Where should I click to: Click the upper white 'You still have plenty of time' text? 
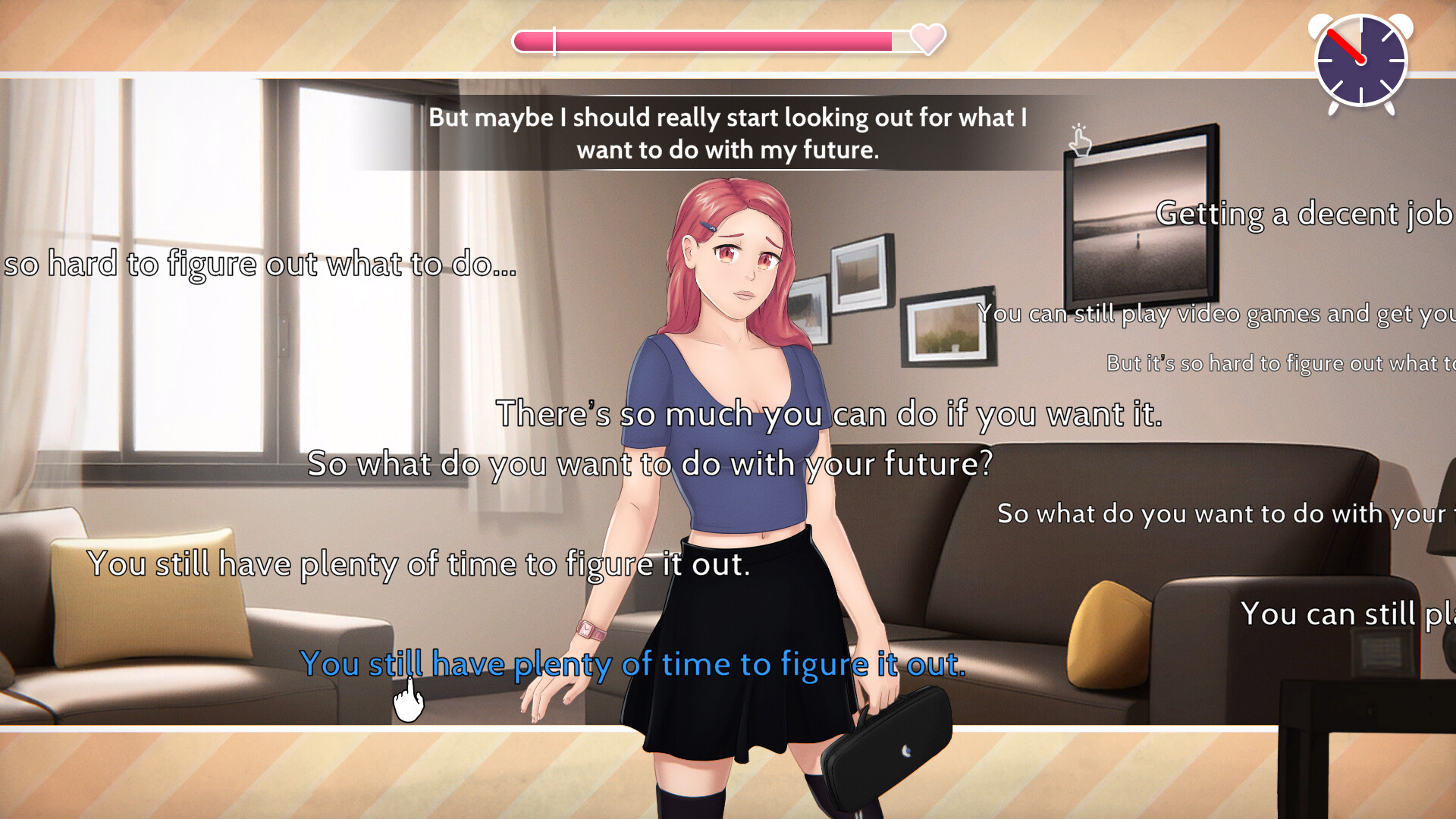pos(419,563)
